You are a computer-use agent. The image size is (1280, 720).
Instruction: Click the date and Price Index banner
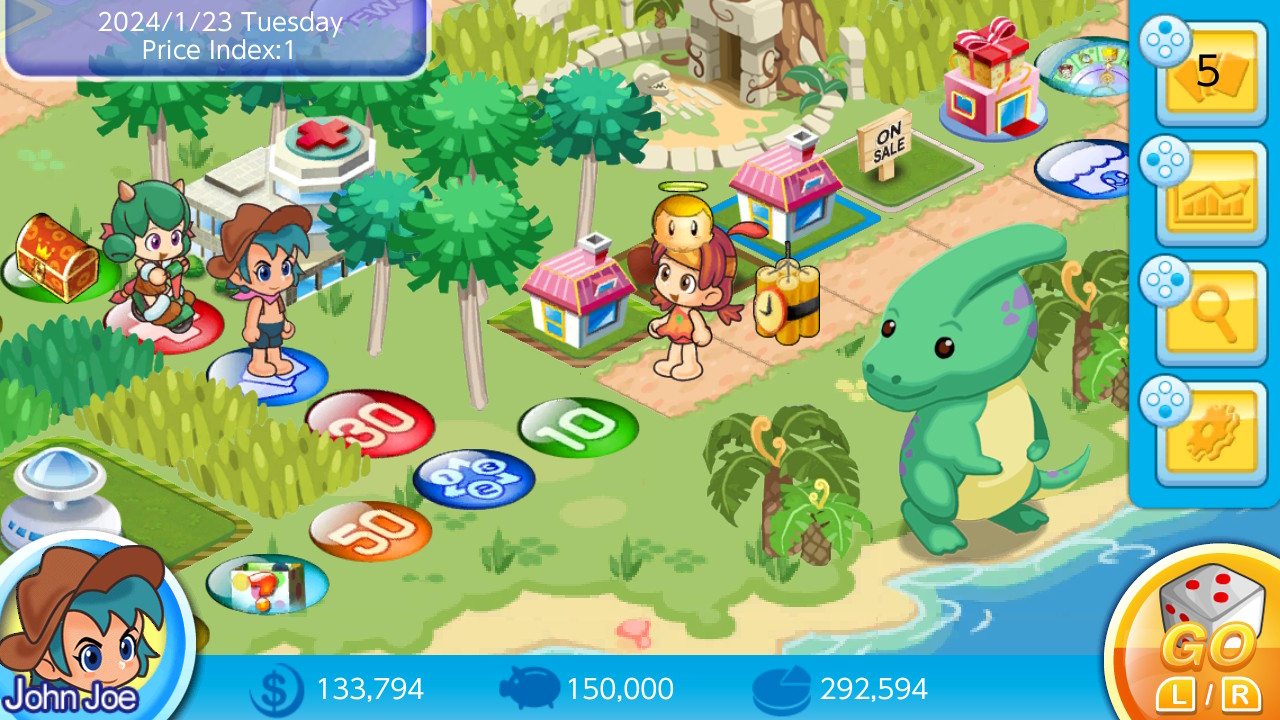pyautogui.click(x=215, y=35)
